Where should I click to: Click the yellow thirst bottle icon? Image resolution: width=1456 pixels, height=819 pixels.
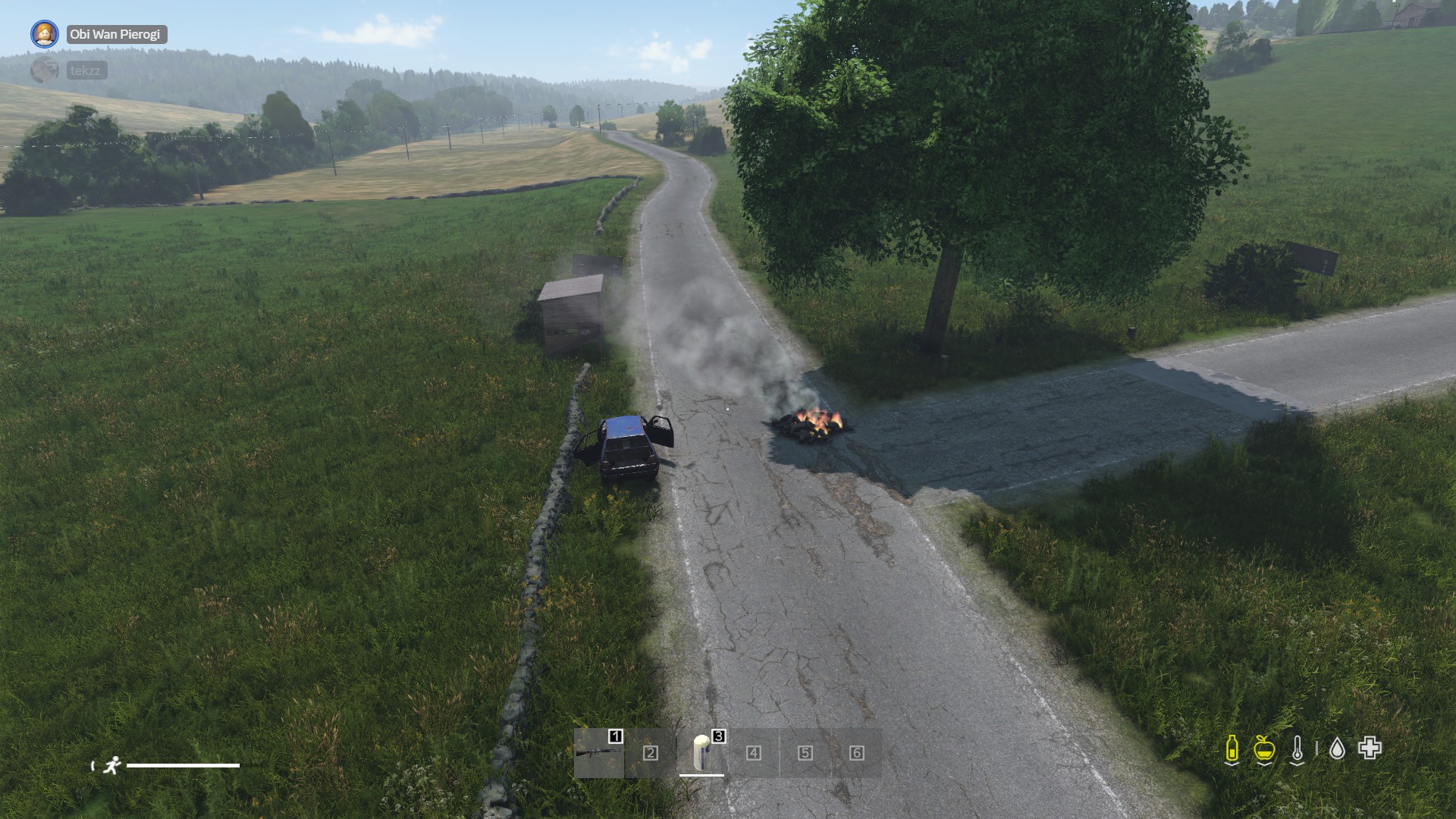click(1232, 749)
